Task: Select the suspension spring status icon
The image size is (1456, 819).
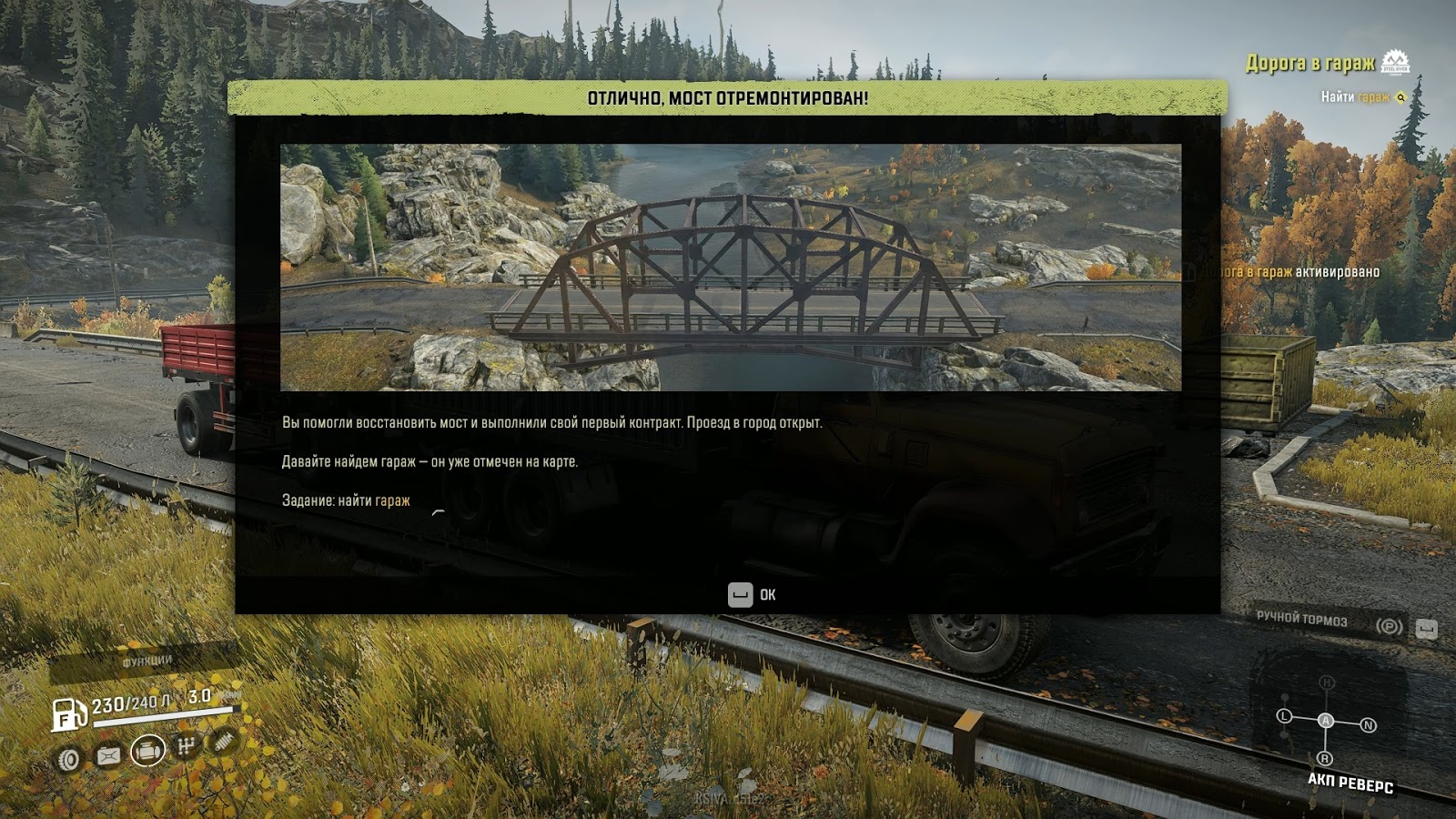Action: [x=224, y=741]
